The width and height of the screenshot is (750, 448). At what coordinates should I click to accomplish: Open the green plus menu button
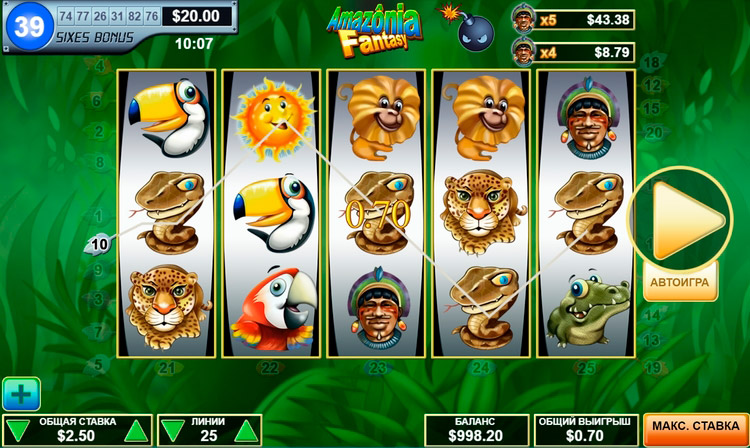click(x=21, y=393)
